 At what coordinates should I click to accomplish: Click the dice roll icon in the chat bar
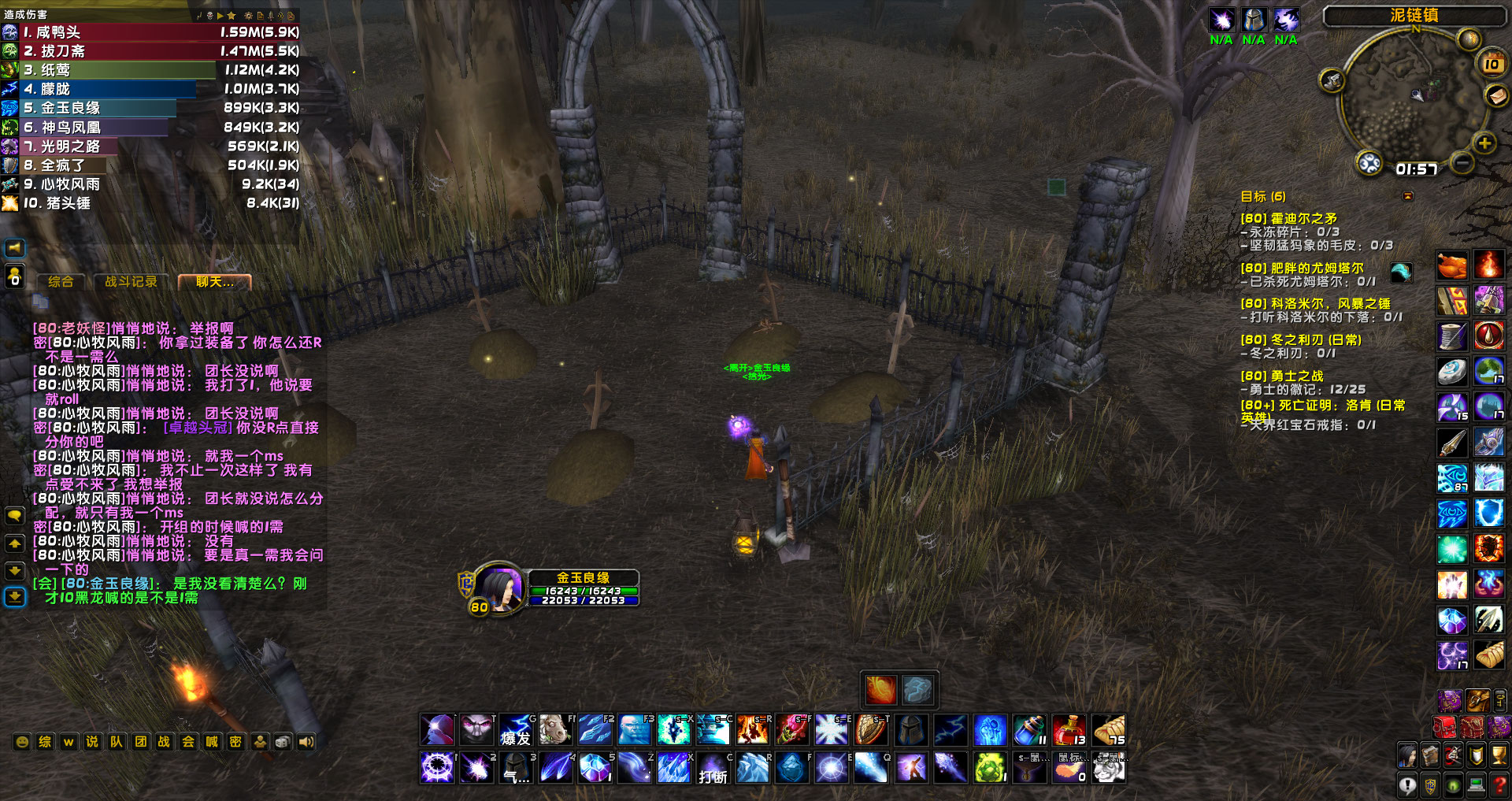coord(283,741)
